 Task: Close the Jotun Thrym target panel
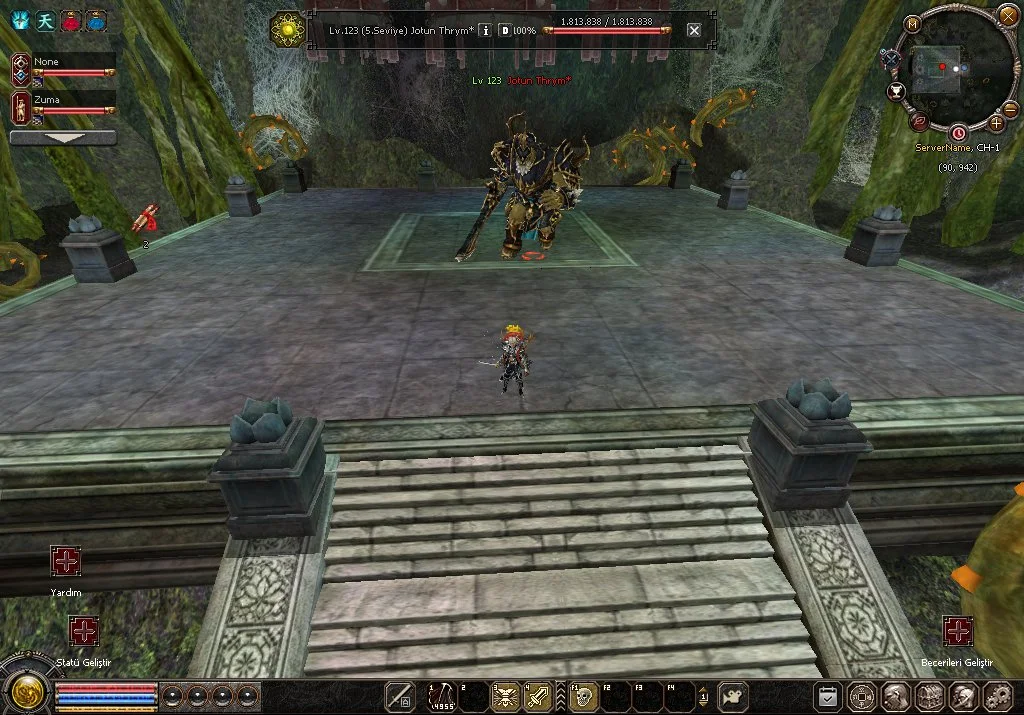pyautogui.click(x=694, y=30)
